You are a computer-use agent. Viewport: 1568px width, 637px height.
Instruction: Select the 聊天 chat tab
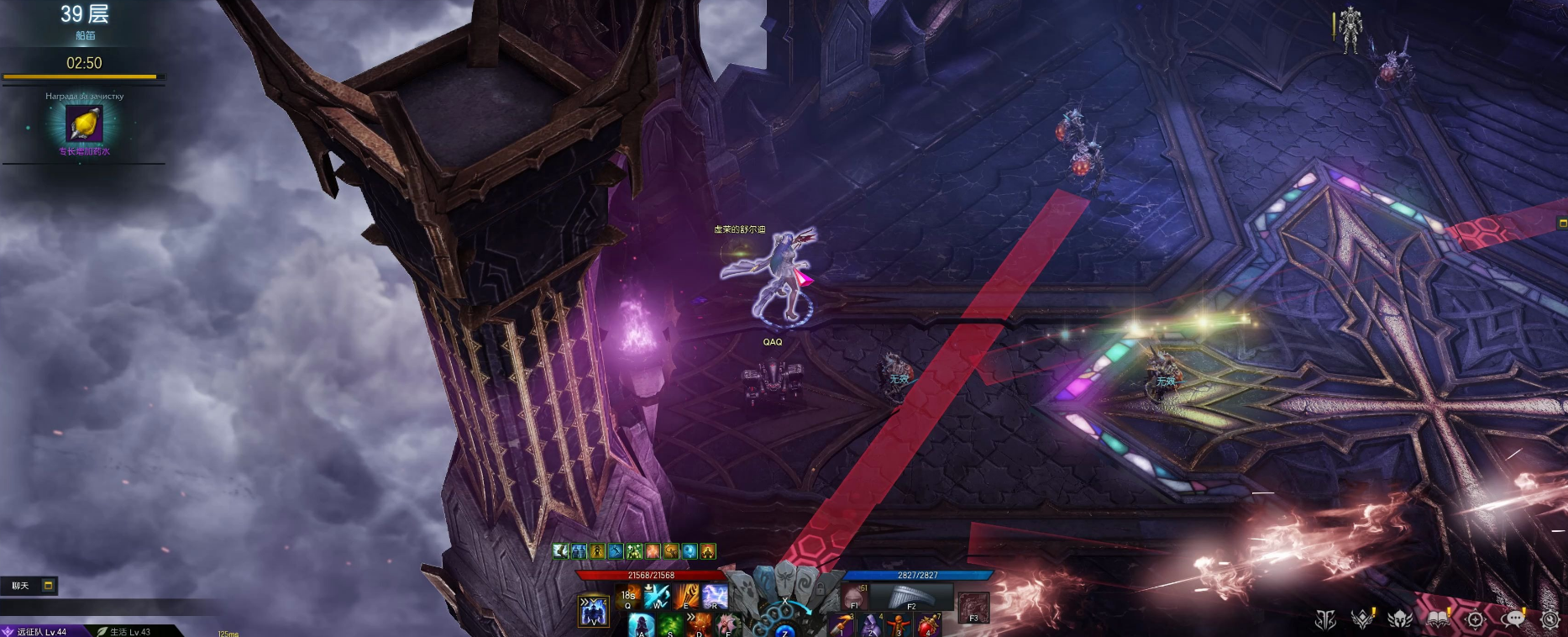click(x=20, y=586)
